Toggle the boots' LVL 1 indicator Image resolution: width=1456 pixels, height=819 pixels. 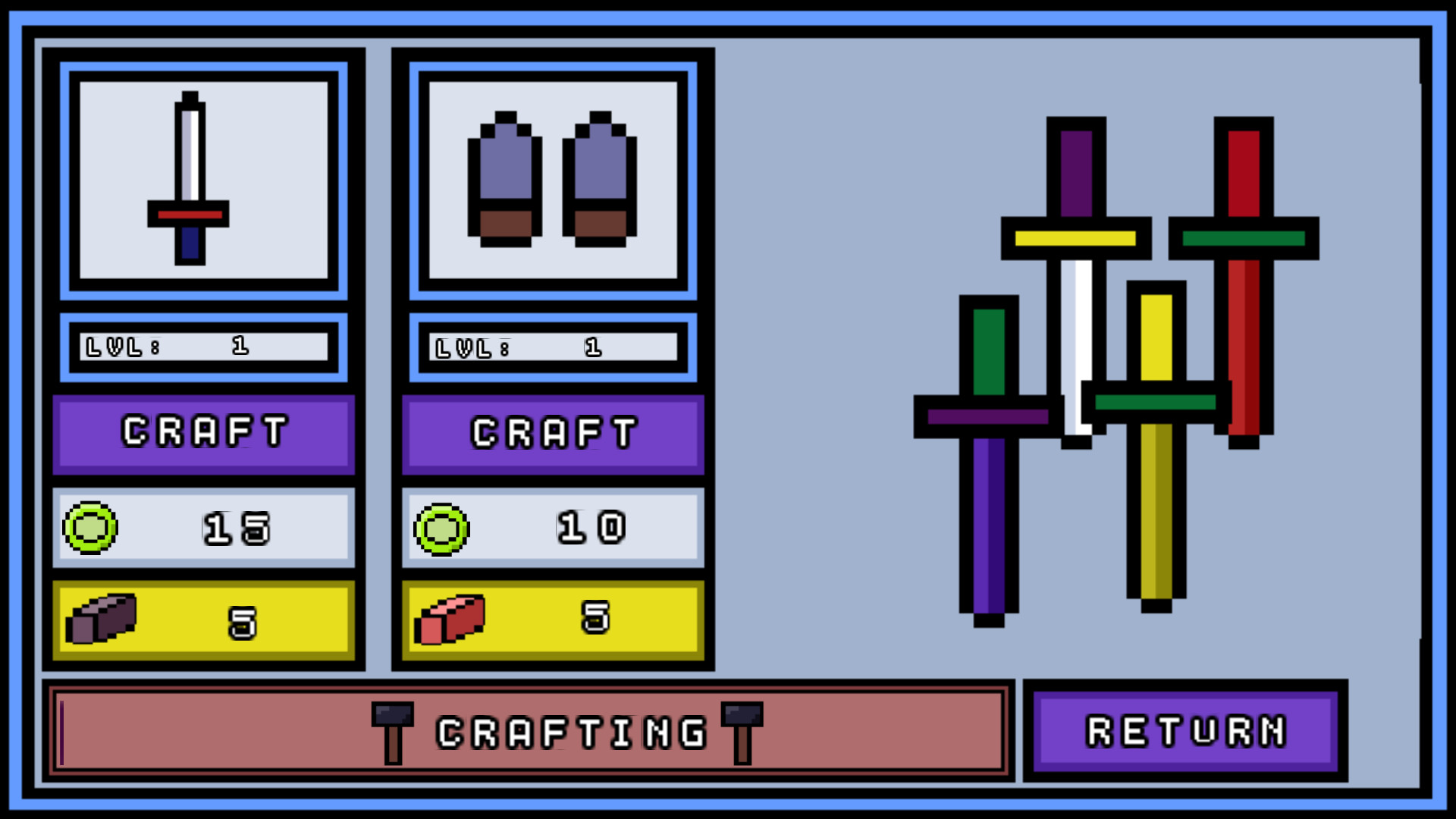click(x=552, y=347)
